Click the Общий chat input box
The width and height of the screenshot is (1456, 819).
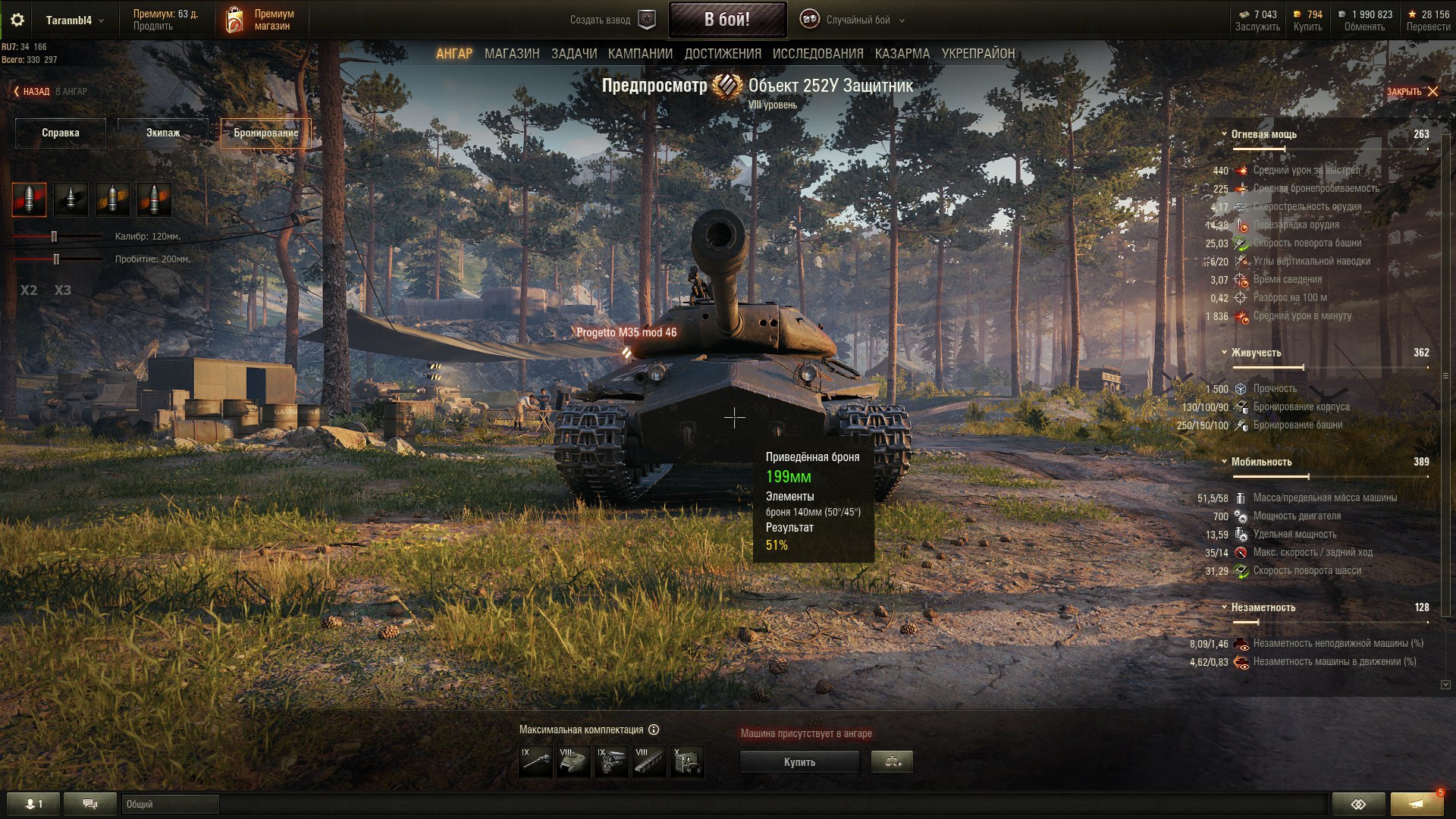click(170, 804)
